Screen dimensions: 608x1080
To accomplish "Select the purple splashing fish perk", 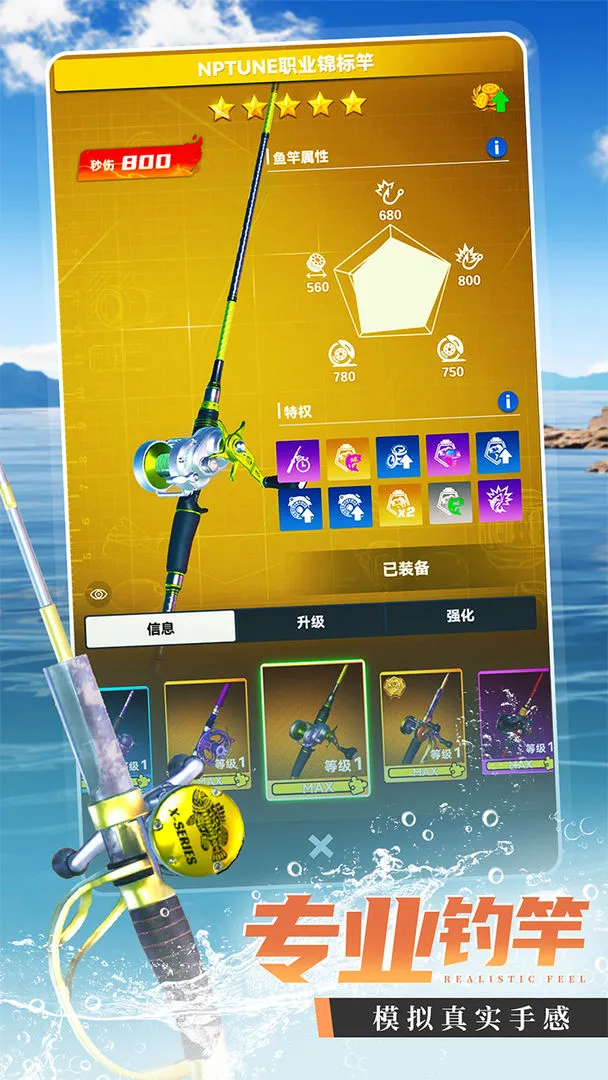I will click(x=498, y=501).
